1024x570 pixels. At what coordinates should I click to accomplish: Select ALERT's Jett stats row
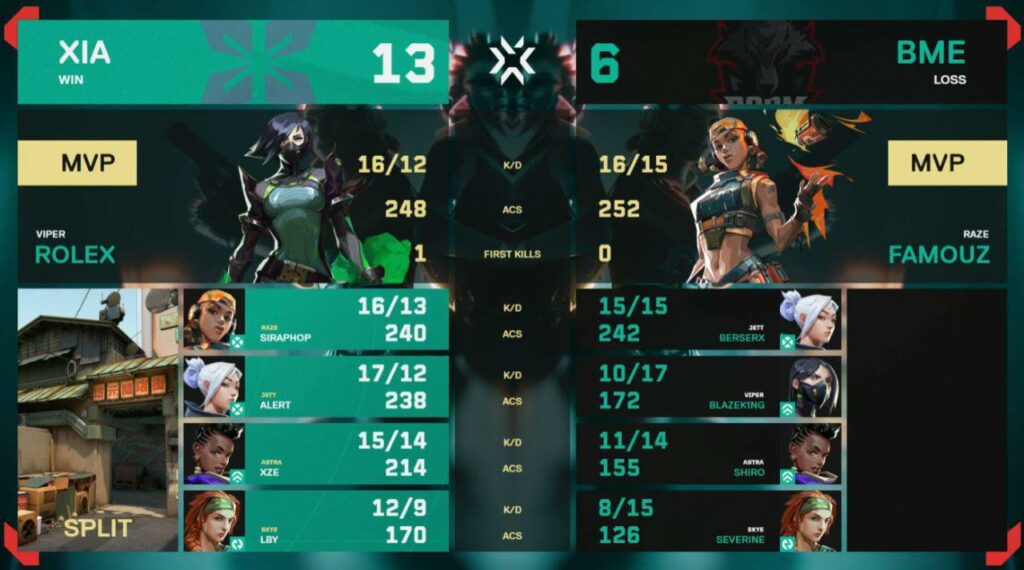pos(316,387)
